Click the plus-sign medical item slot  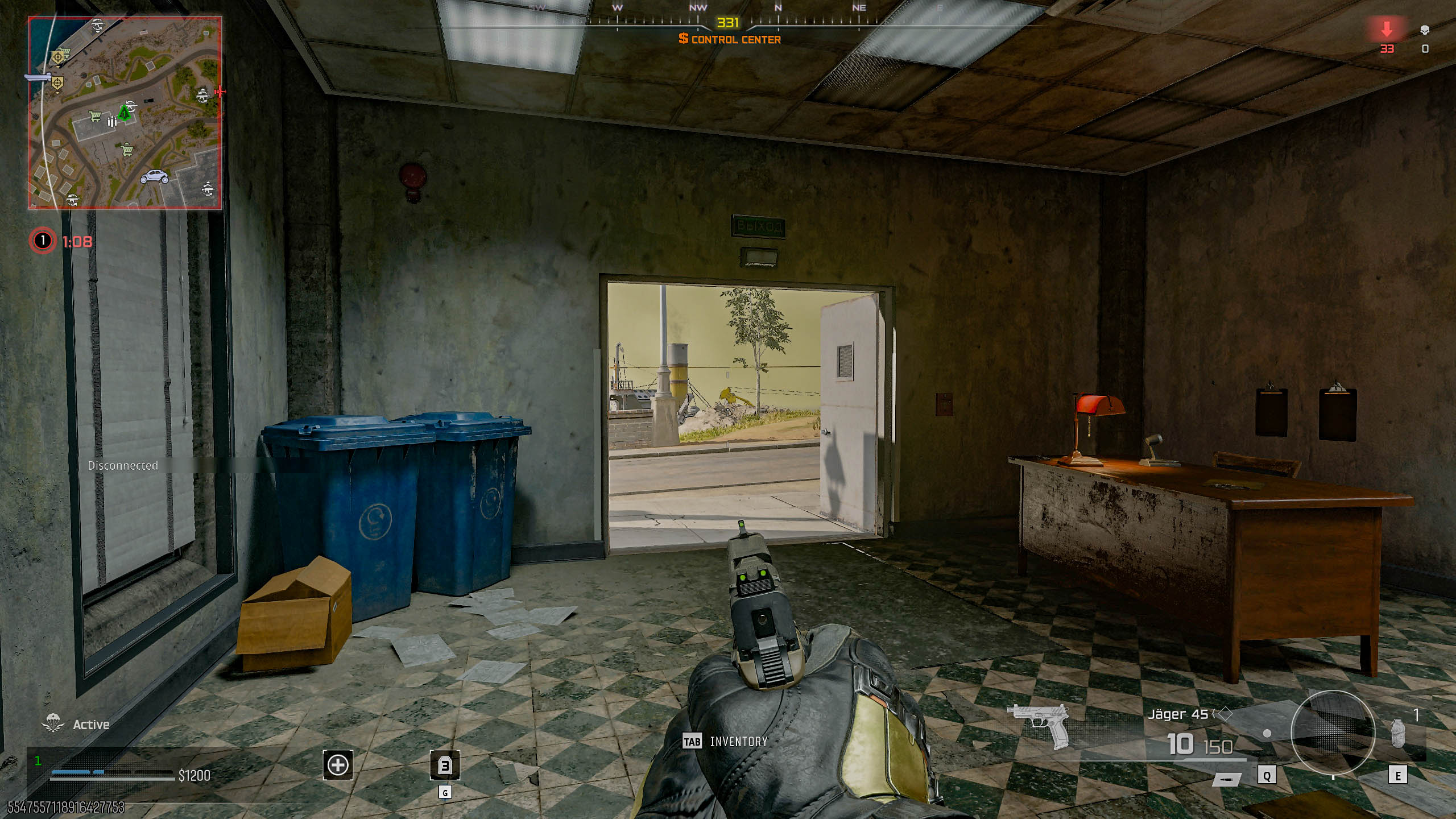(338, 765)
